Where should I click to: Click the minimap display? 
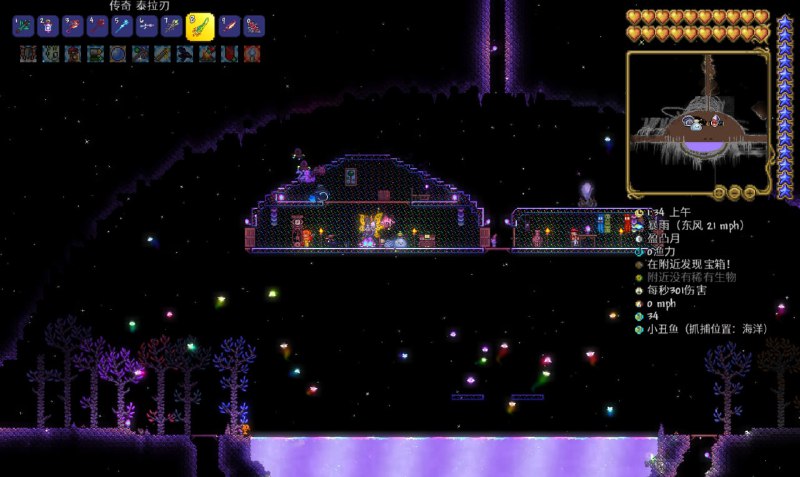(698, 120)
